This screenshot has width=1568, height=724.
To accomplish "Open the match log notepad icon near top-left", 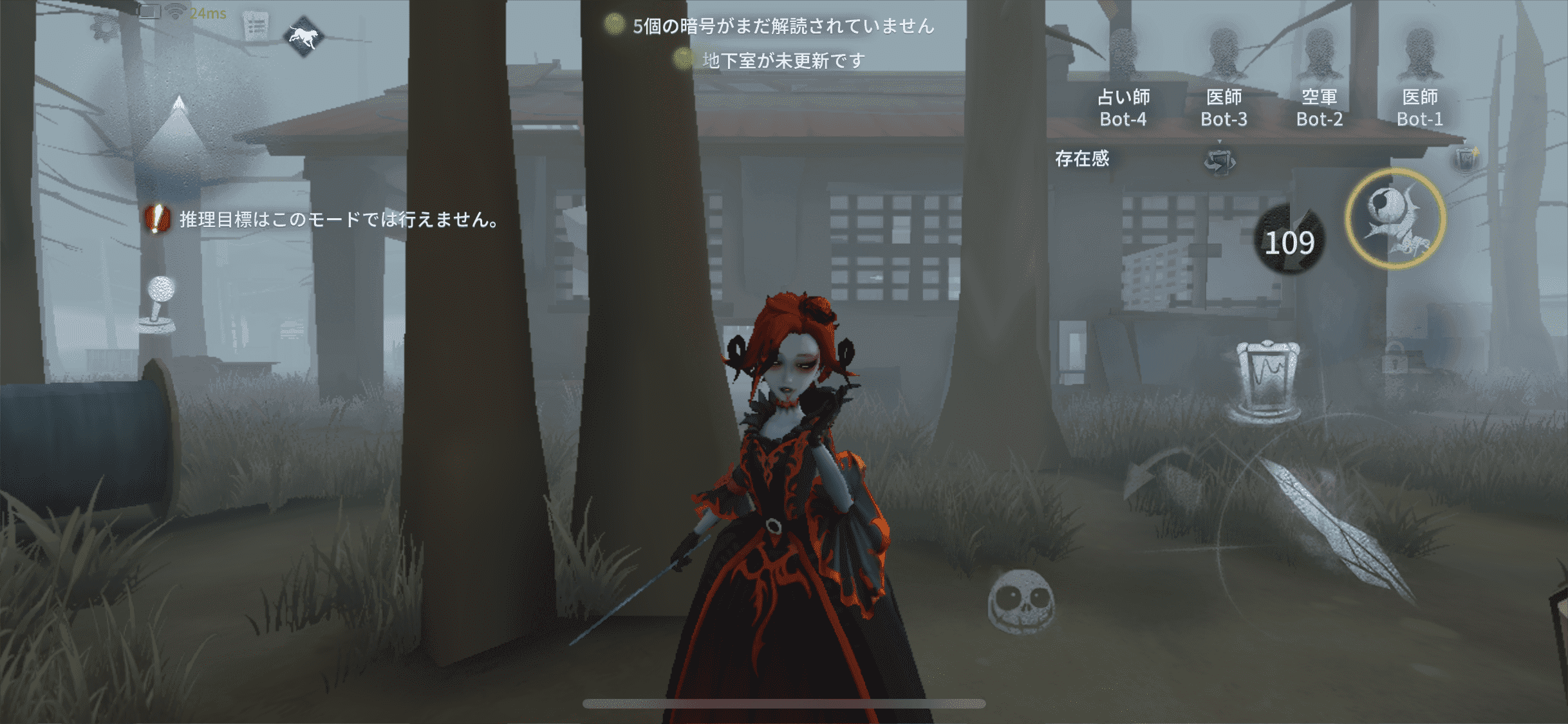I will (x=257, y=26).
